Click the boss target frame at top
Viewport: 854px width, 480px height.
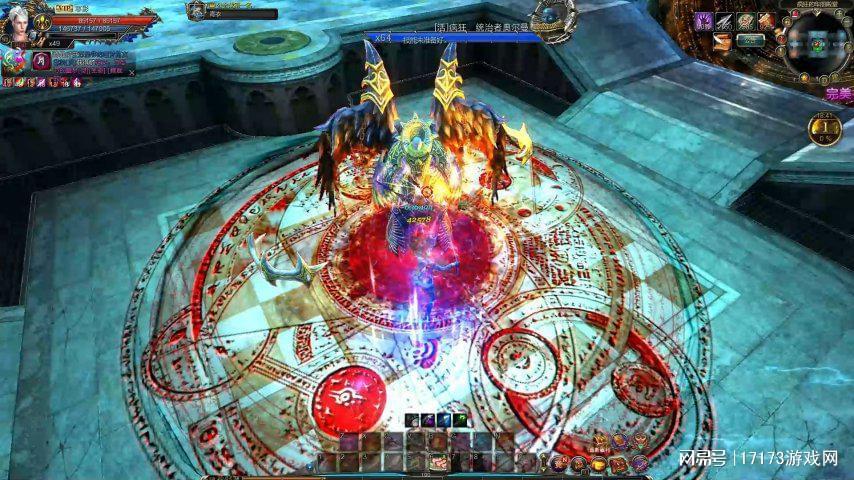(455, 38)
